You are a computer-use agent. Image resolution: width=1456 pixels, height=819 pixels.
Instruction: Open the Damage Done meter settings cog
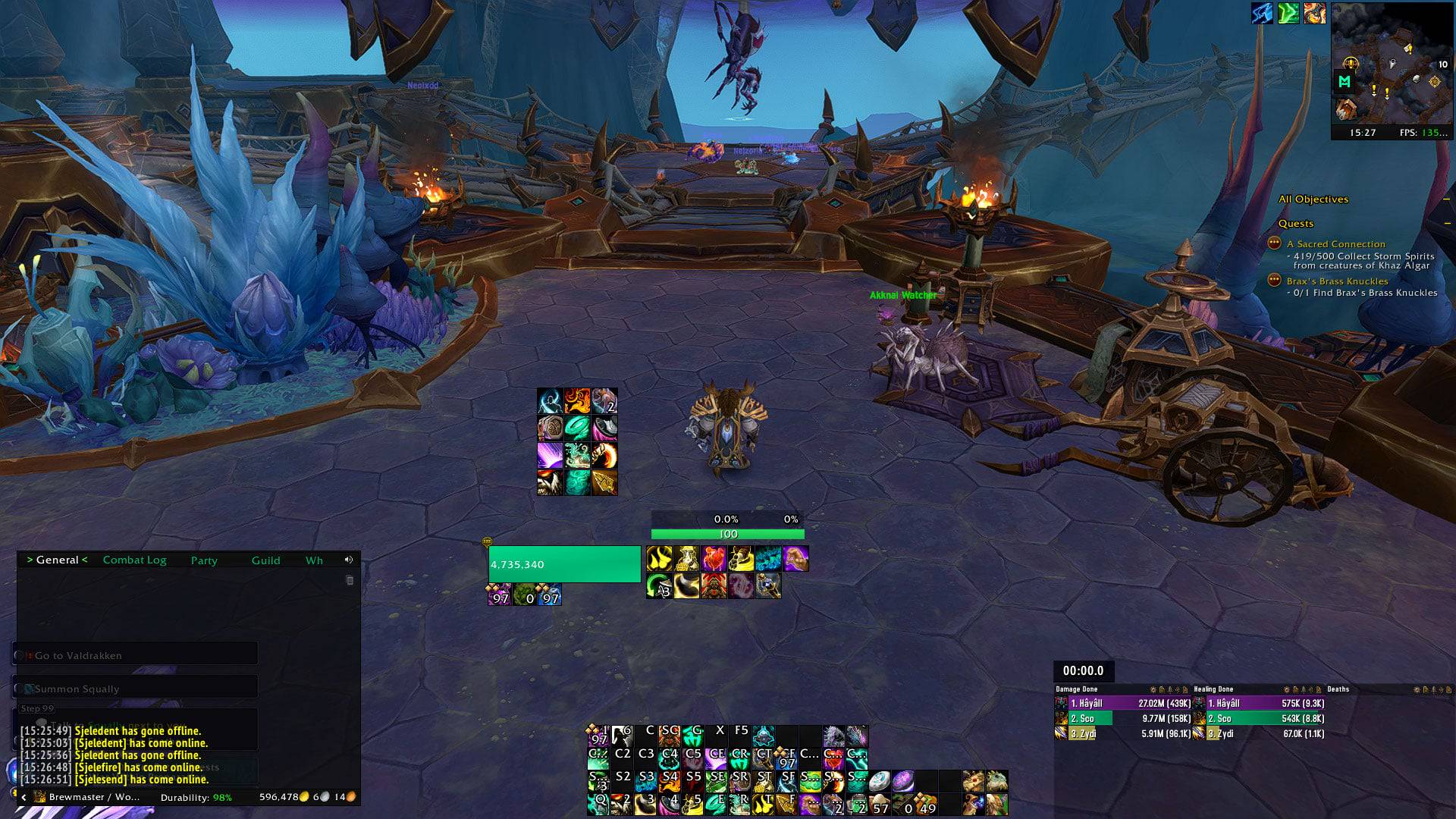click(1153, 690)
